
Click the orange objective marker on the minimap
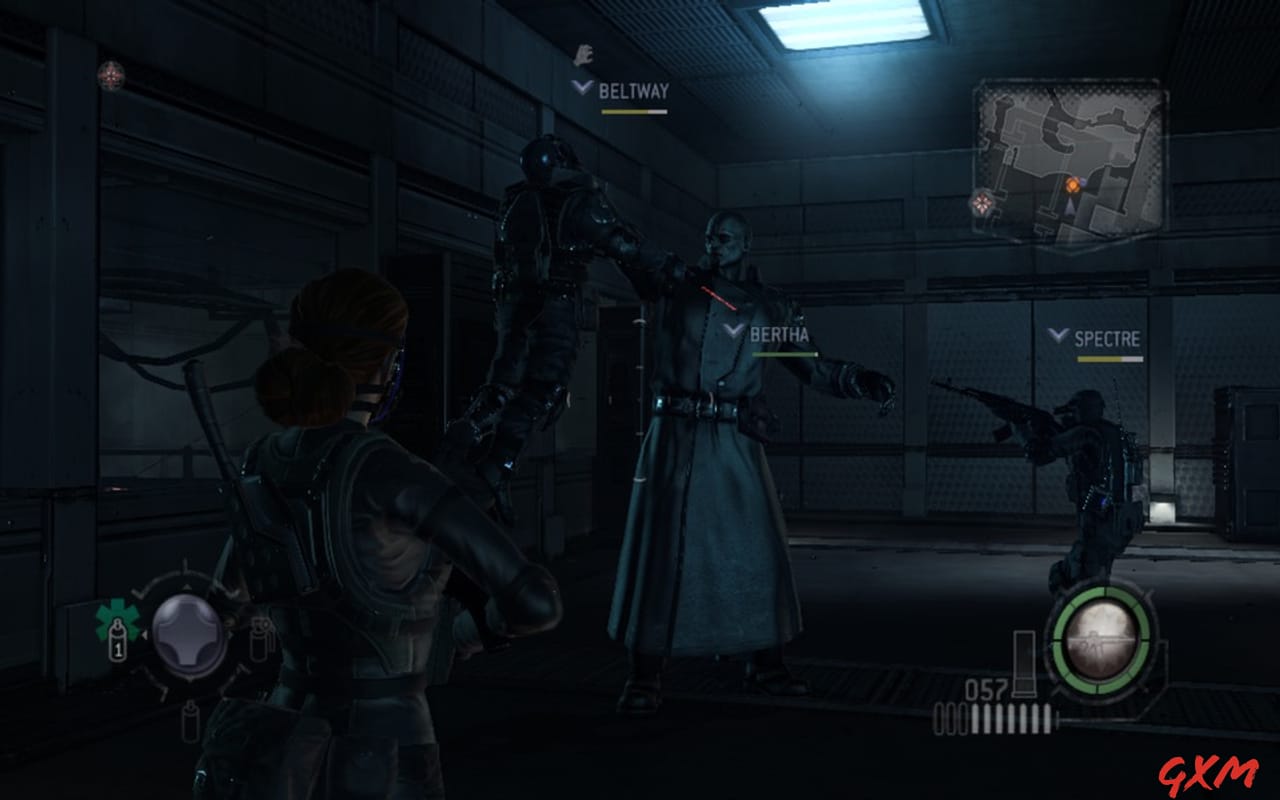(x=1073, y=185)
